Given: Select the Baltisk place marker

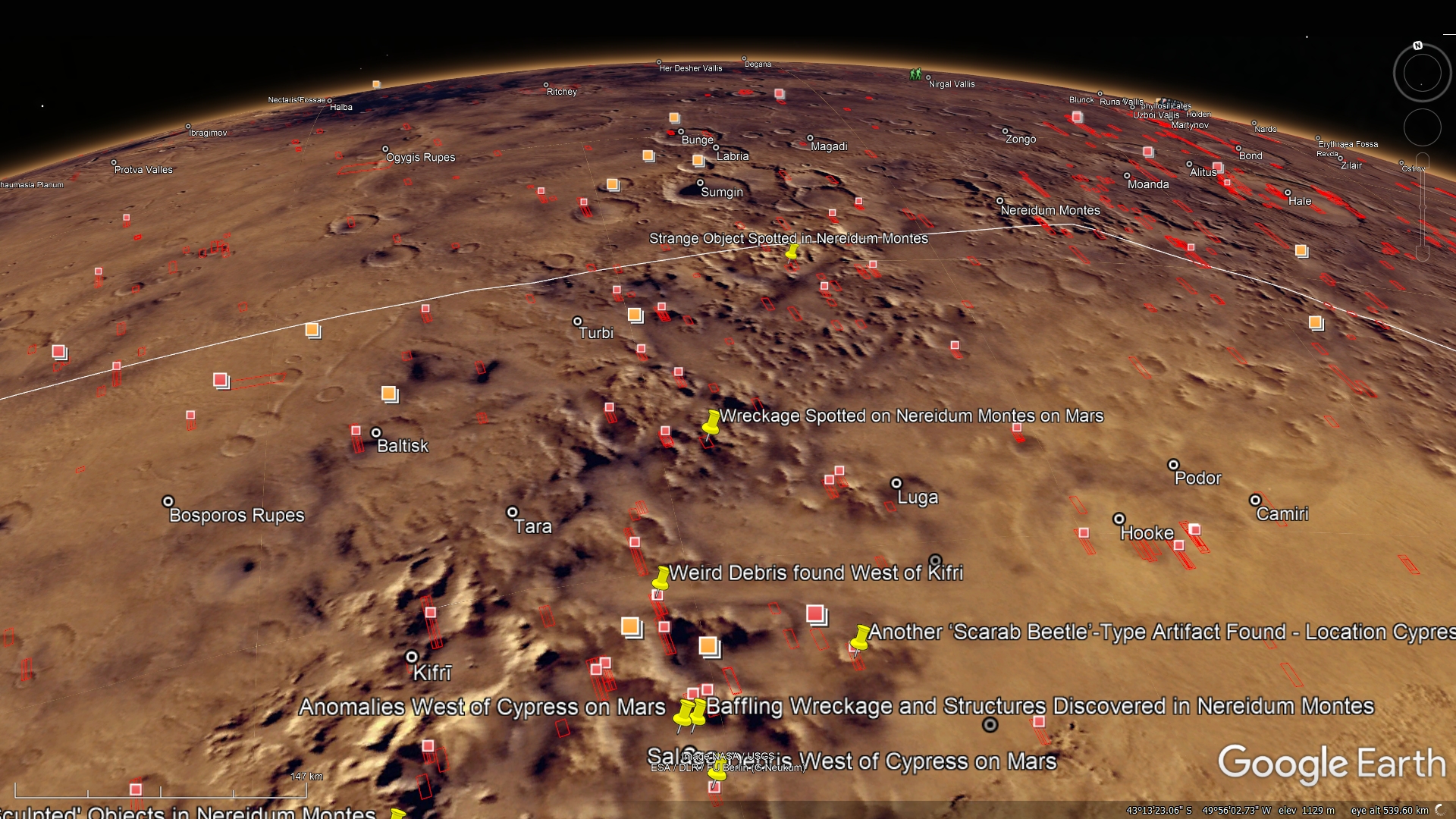Looking at the screenshot, I should coord(376,433).
